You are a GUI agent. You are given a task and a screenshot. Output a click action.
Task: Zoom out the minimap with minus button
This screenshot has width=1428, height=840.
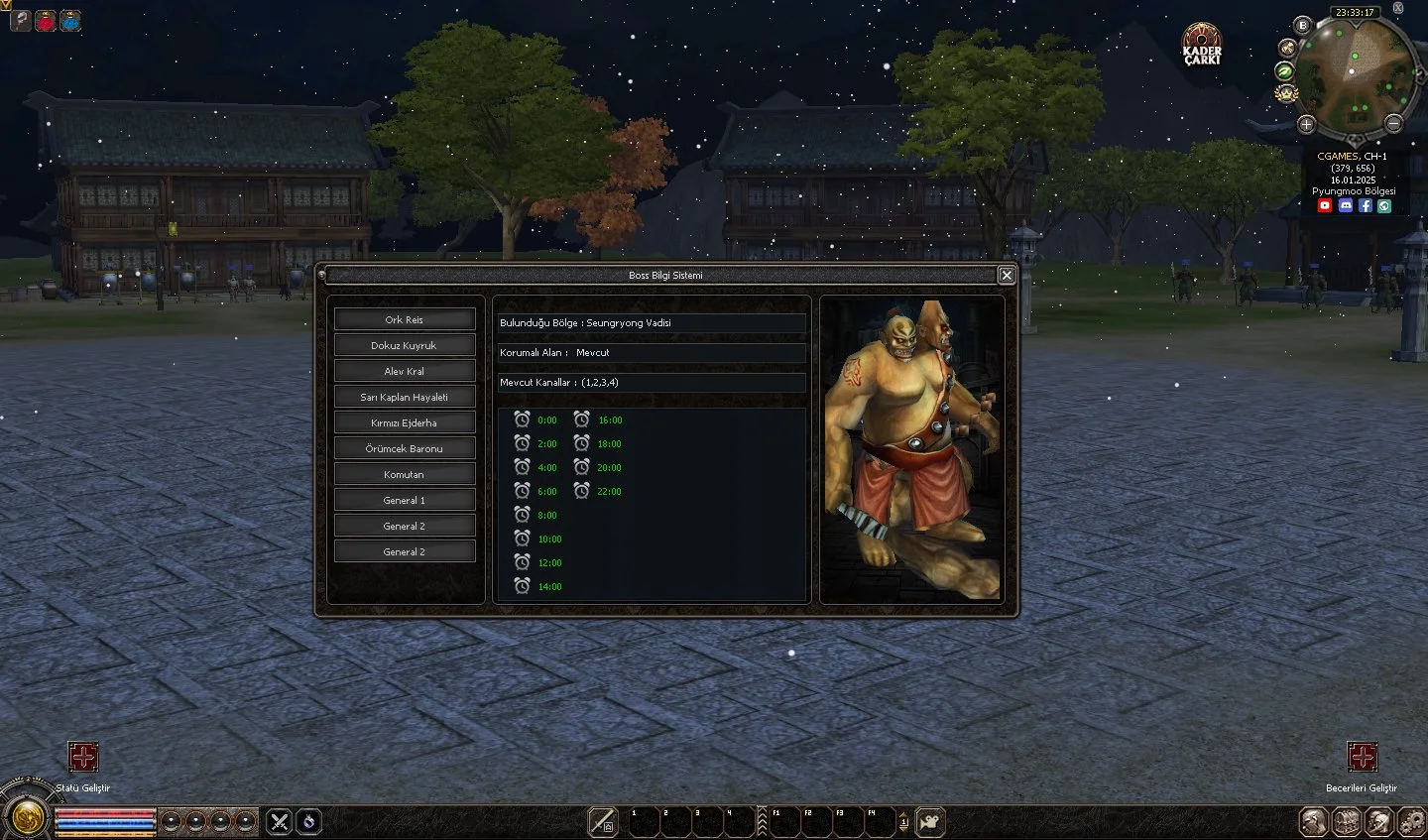tap(1393, 124)
